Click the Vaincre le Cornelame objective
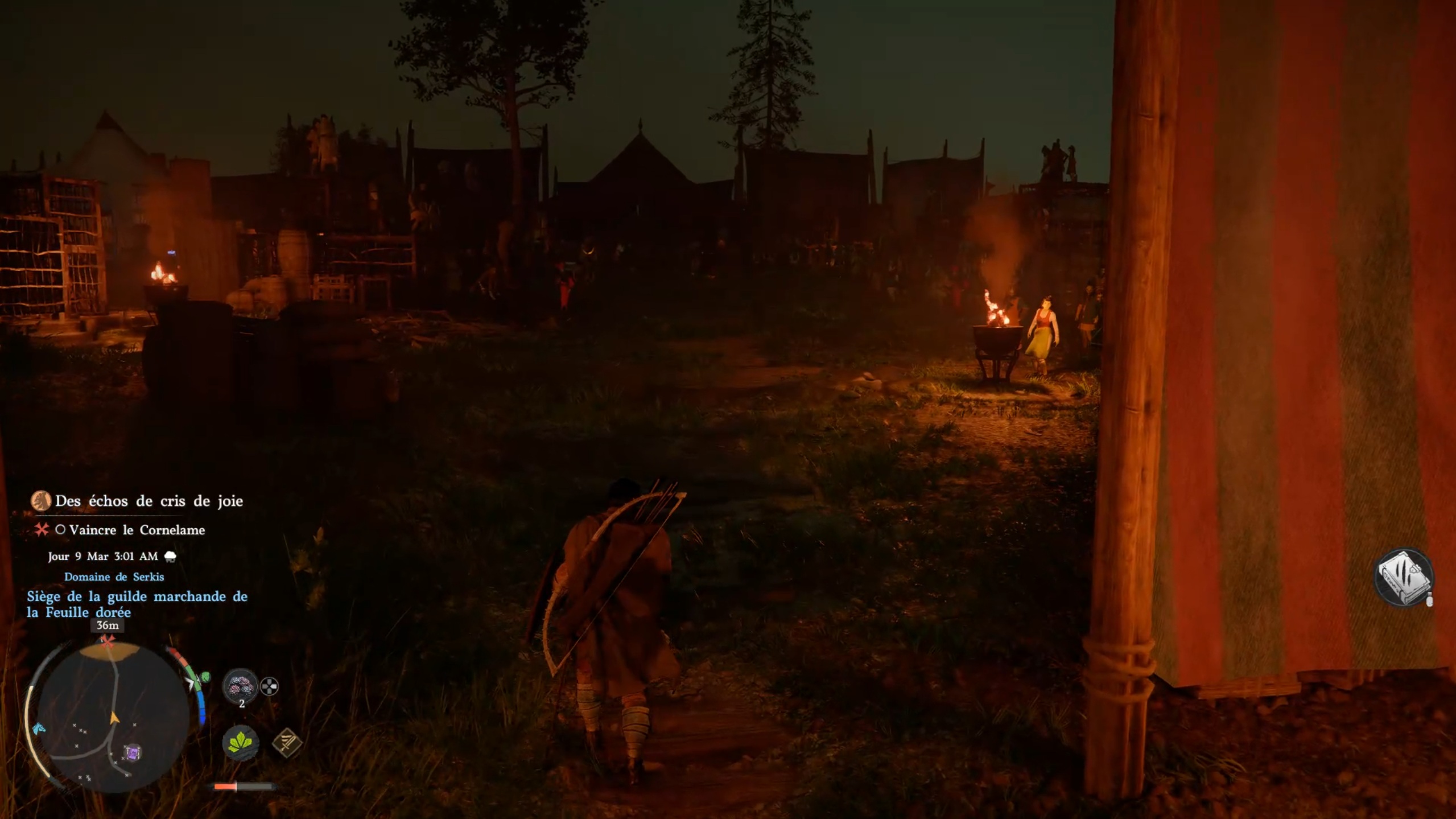Viewport: 1456px width, 819px height. tap(137, 530)
